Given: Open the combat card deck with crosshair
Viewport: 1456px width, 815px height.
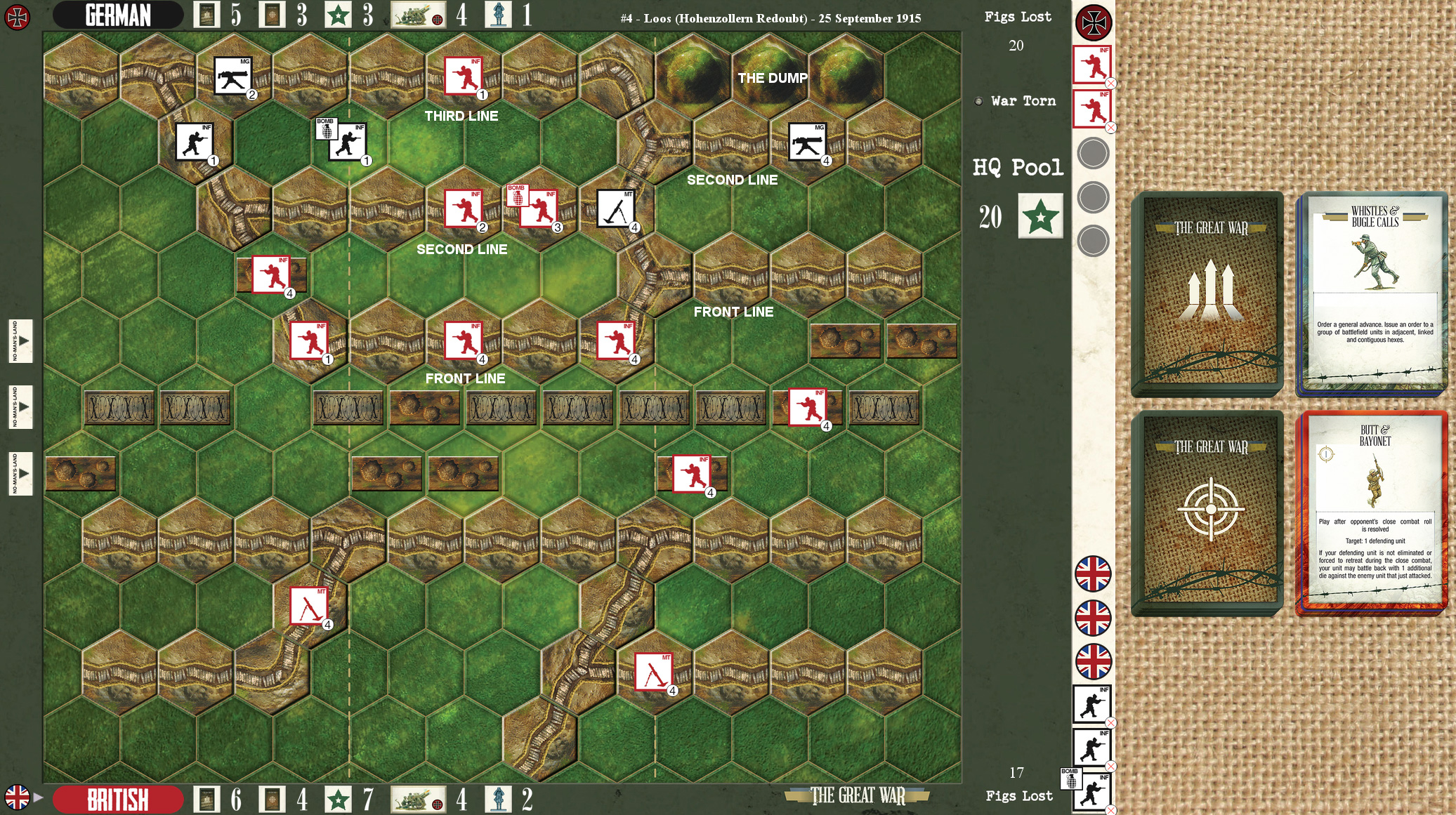Looking at the screenshot, I should point(1209,511).
